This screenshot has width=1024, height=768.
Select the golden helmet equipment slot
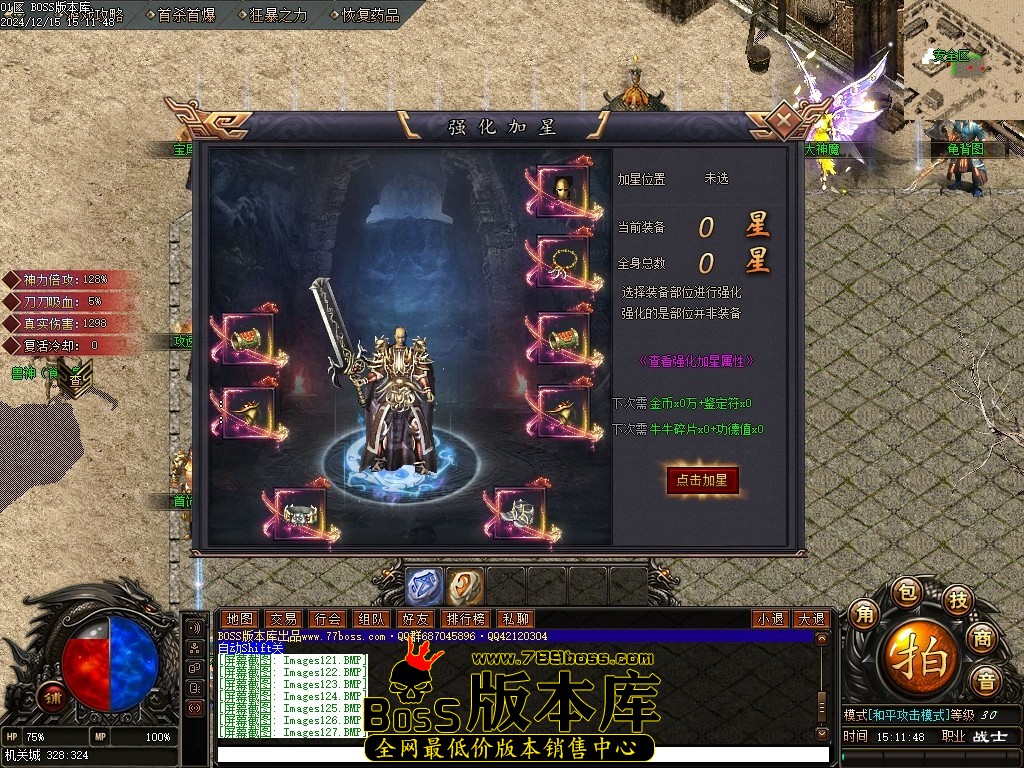tap(563, 190)
